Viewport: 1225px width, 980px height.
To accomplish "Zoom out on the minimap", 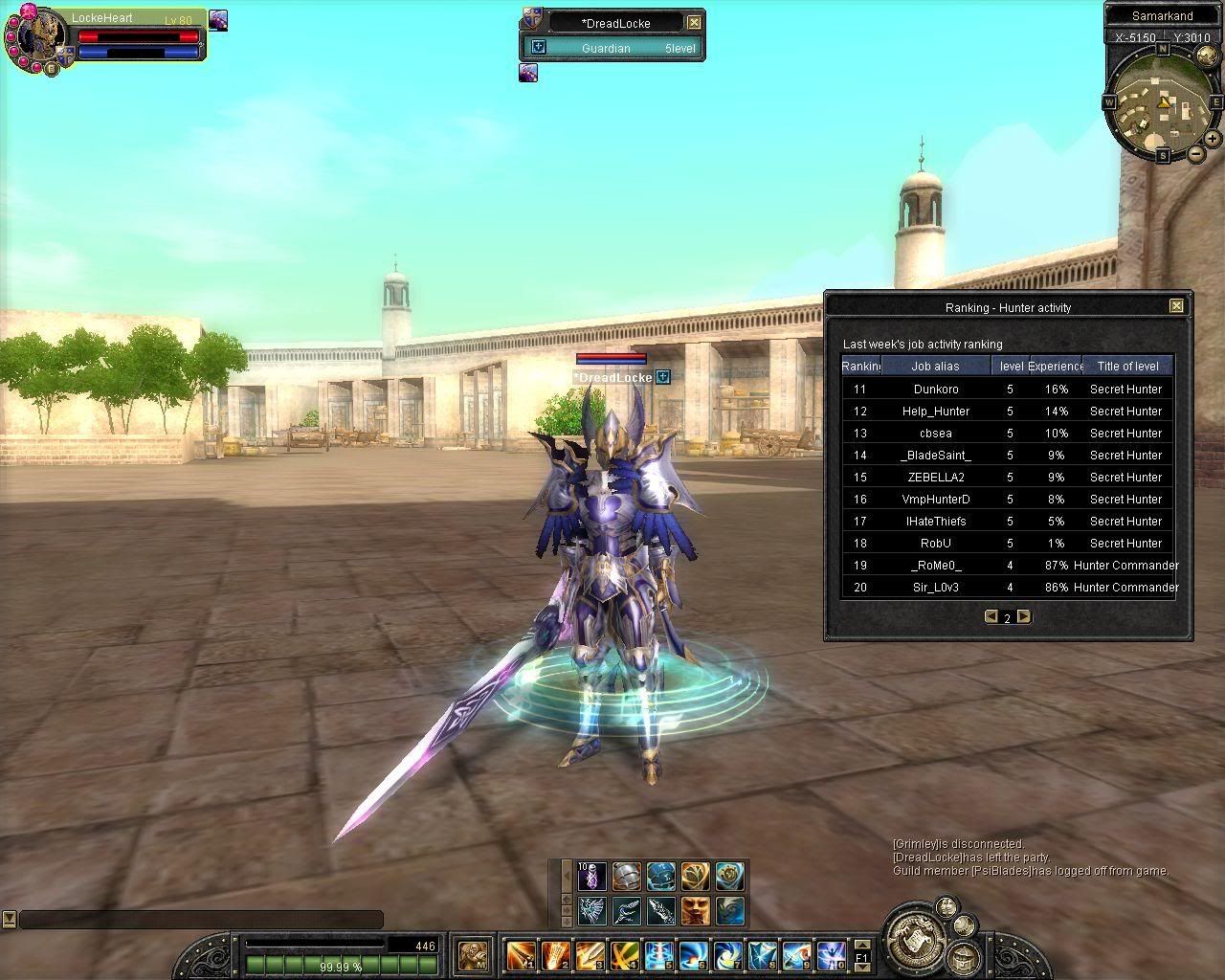I will [x=1196, y=154].
